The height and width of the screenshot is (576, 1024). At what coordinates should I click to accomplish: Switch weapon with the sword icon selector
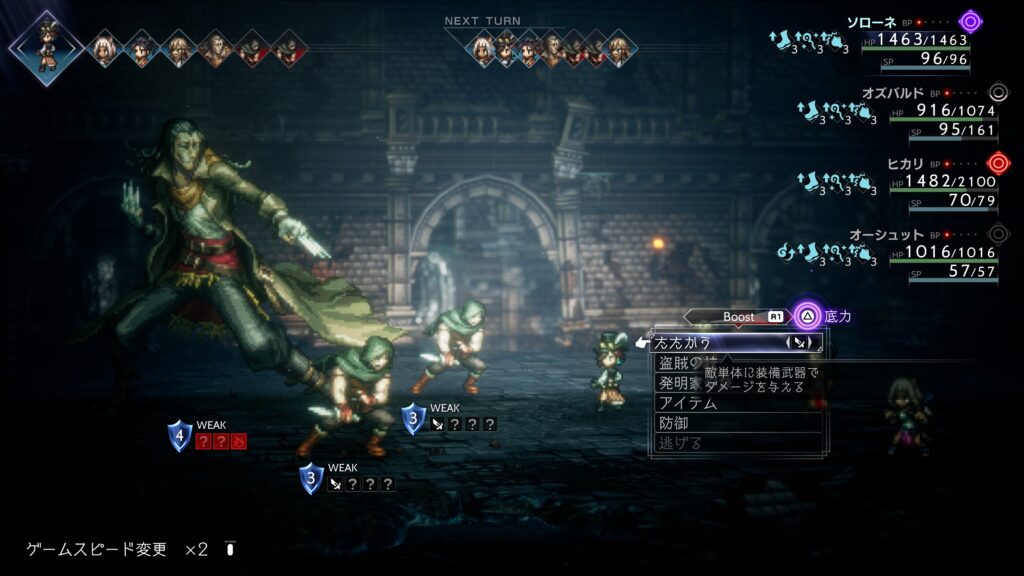(799, 342)
